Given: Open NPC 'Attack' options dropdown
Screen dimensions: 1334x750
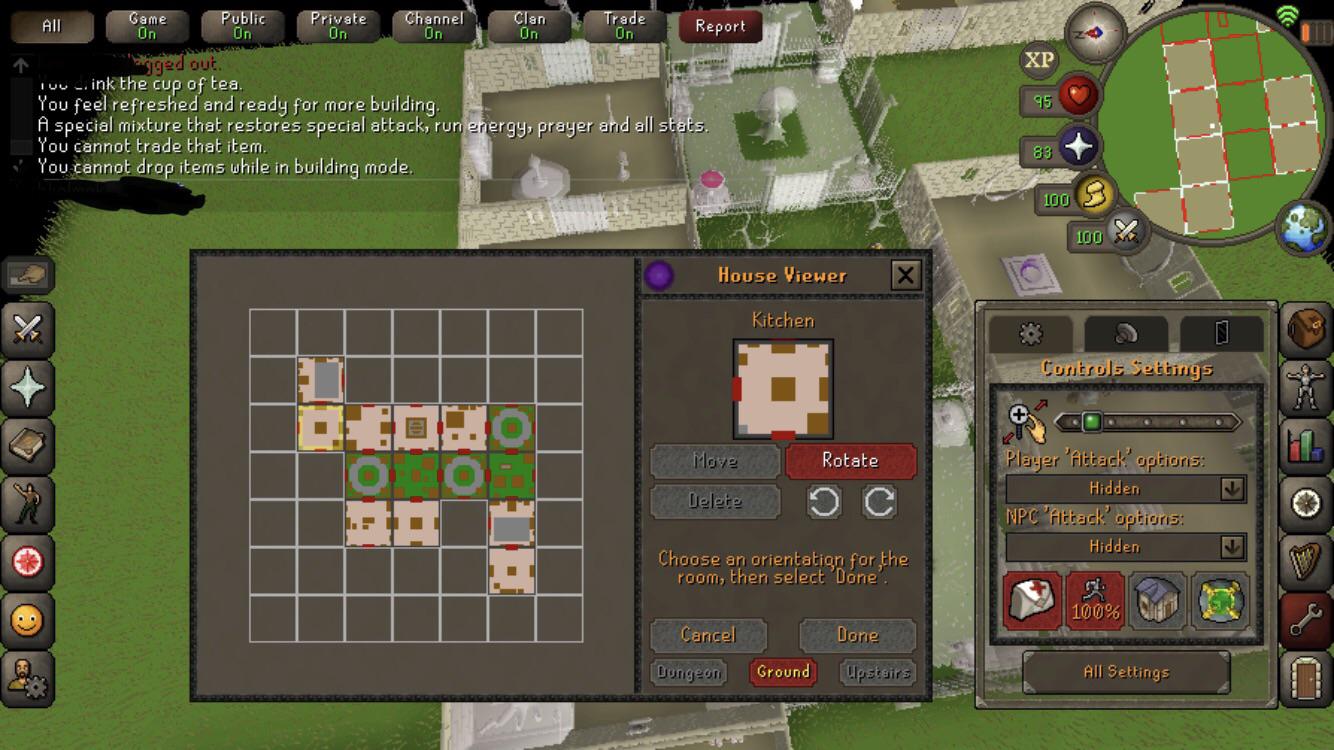Looking at the screenshot, I should (x=1126, y=547).
